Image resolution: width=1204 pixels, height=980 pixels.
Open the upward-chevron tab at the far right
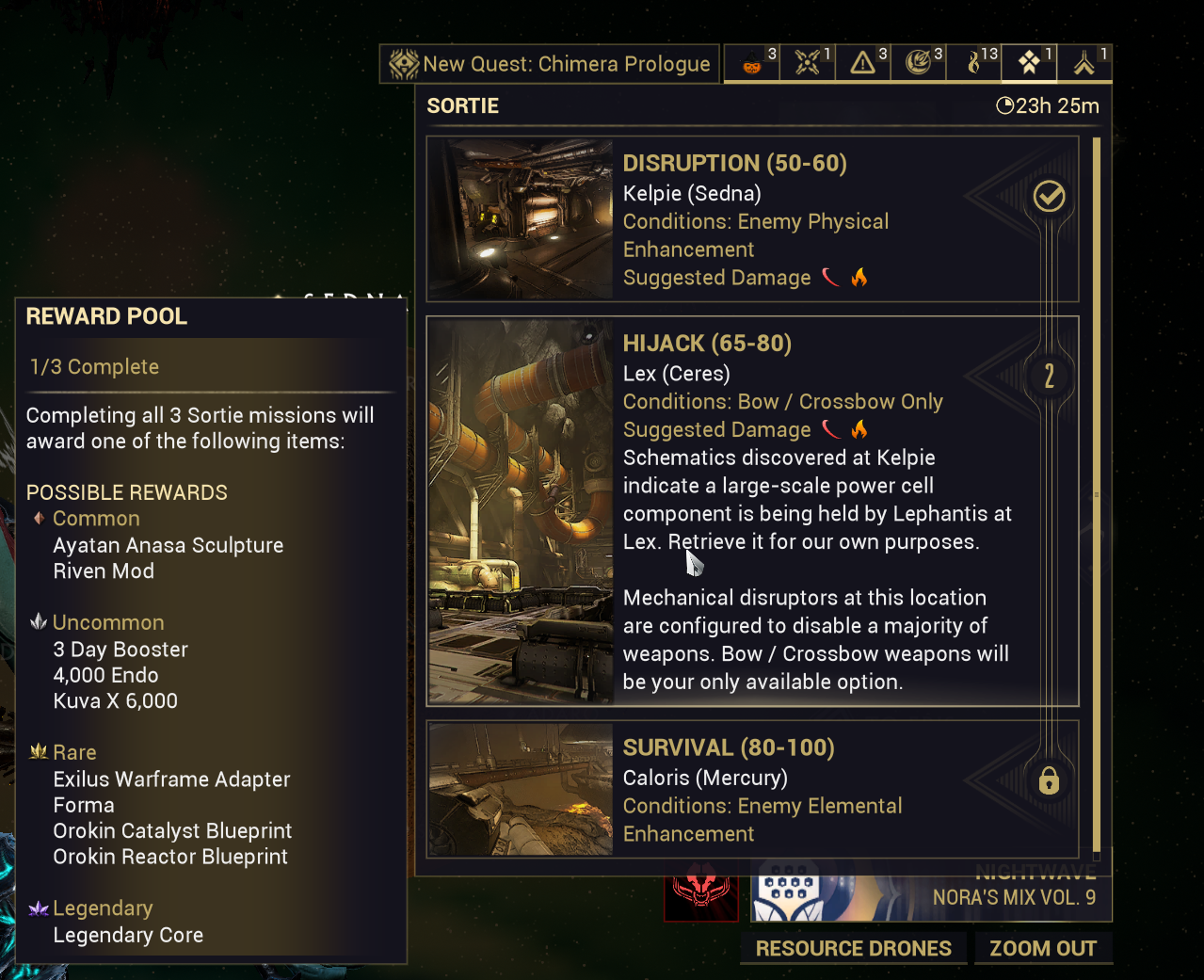pos(1084,63)
